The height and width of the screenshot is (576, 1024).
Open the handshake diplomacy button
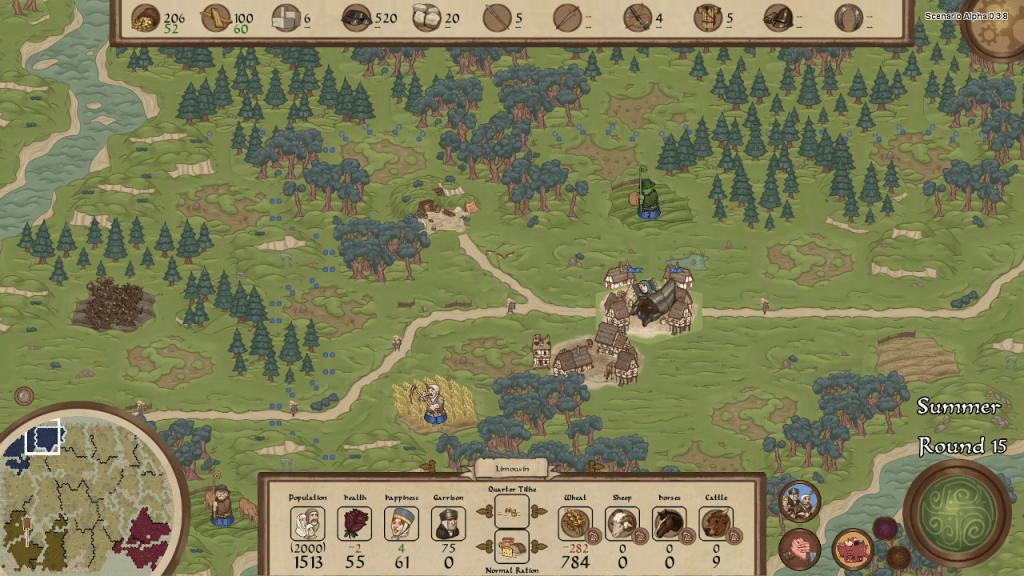(799, 549)
